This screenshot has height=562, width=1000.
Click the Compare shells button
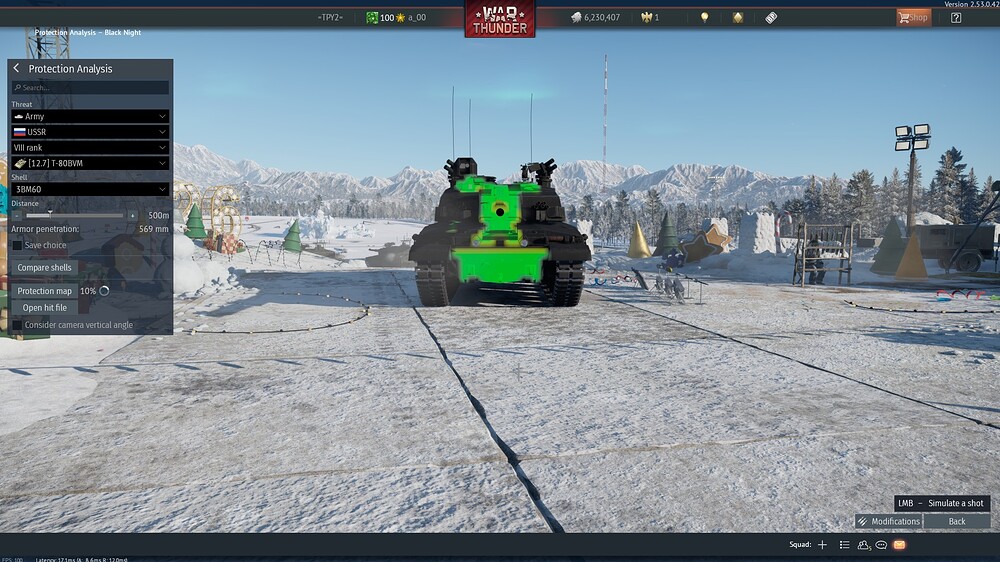(x=45, y=268)
